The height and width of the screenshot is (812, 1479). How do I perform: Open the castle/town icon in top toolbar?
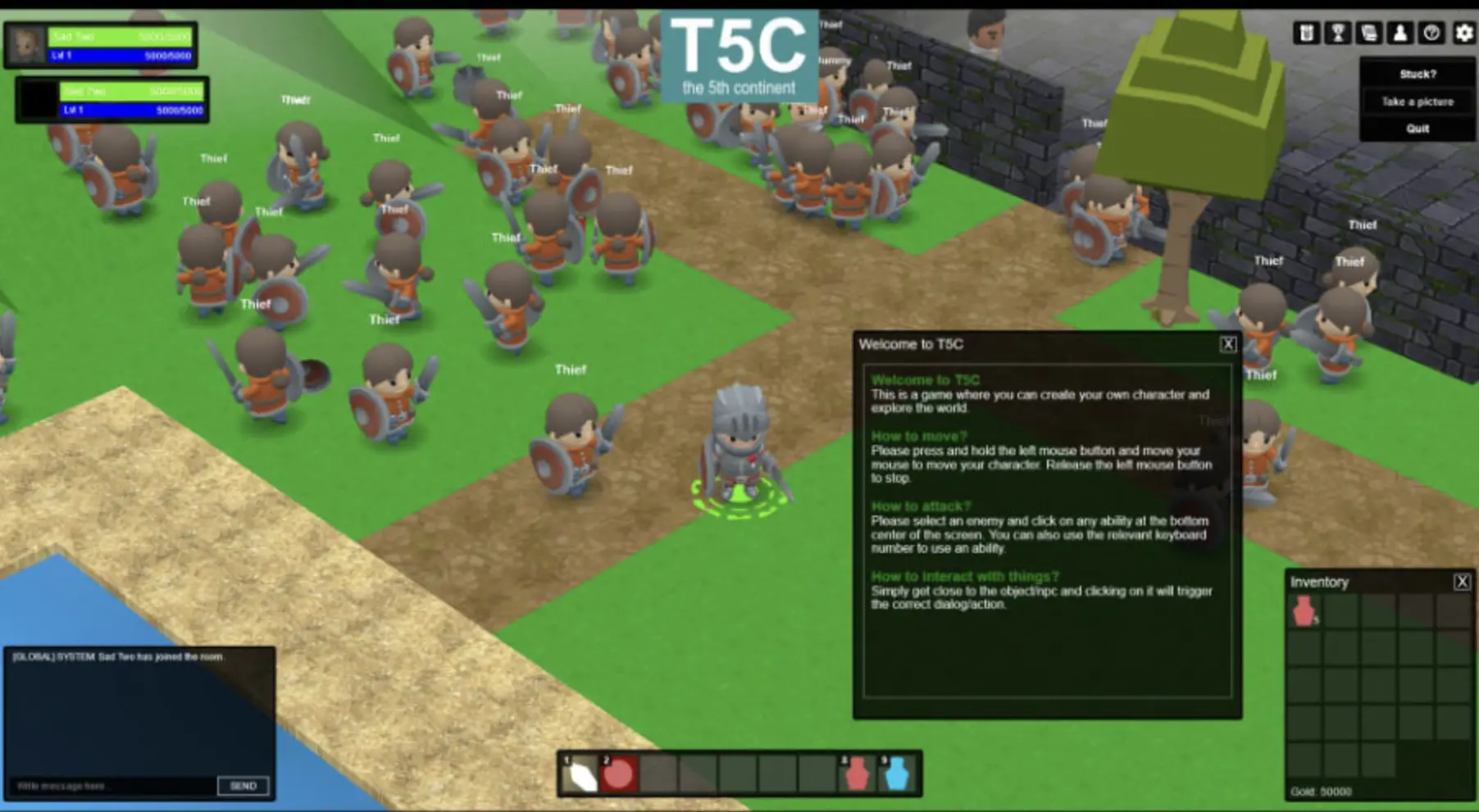coord(1308,33)
